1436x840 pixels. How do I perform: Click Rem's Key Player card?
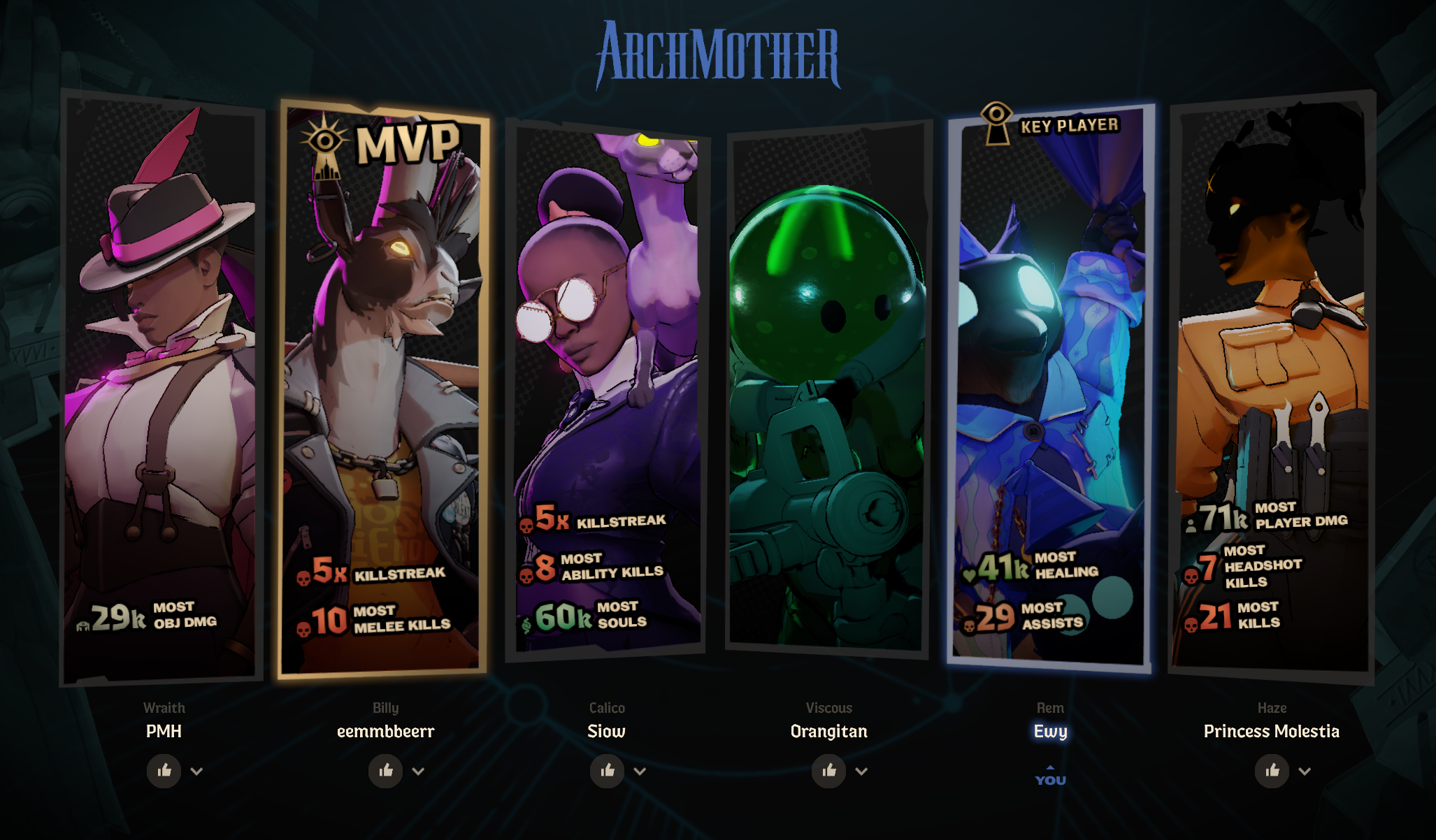click(x=1050, y=388)
